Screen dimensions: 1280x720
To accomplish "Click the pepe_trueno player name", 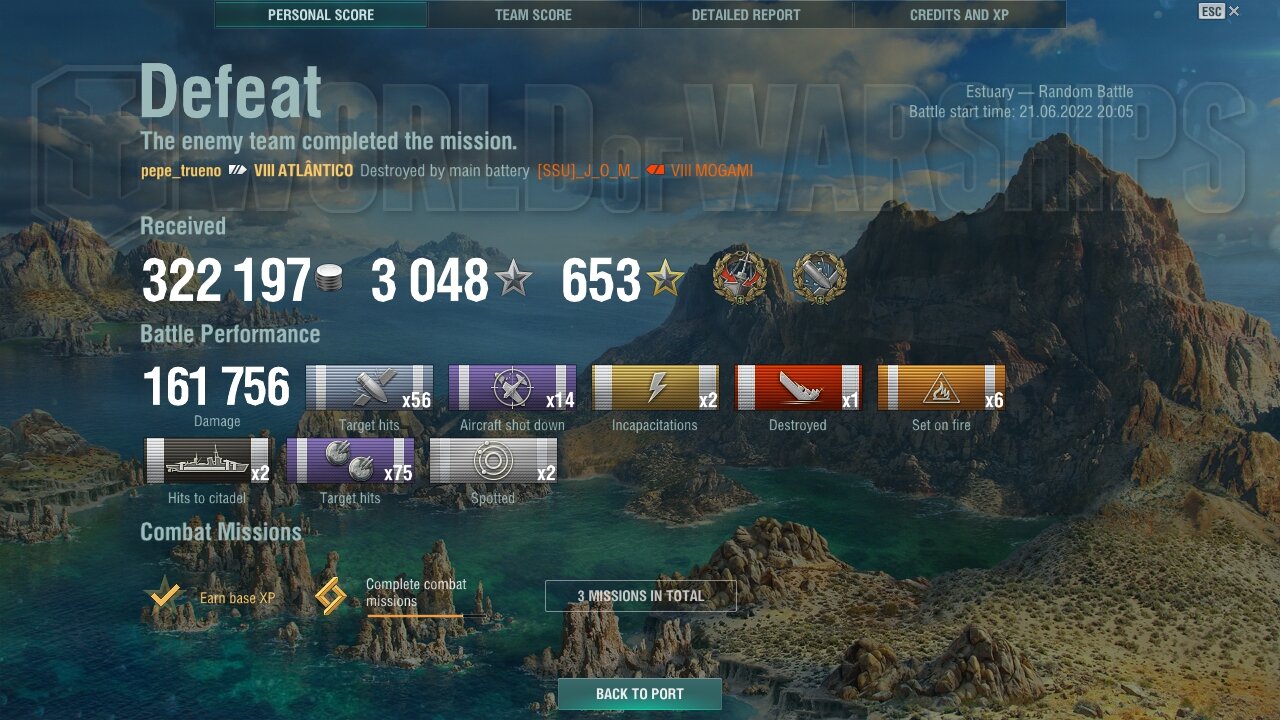I will [x=181, y=171].
